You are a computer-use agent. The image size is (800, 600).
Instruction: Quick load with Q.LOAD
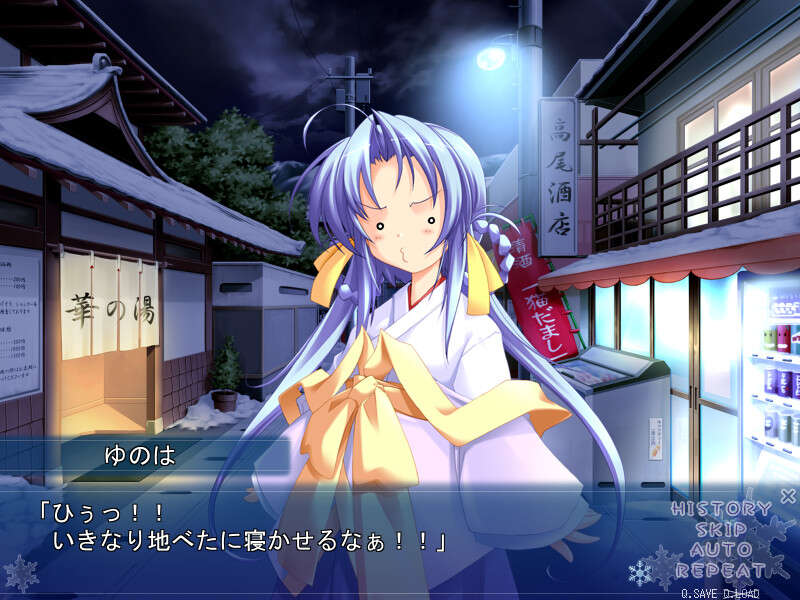click(x=741, y=593)
